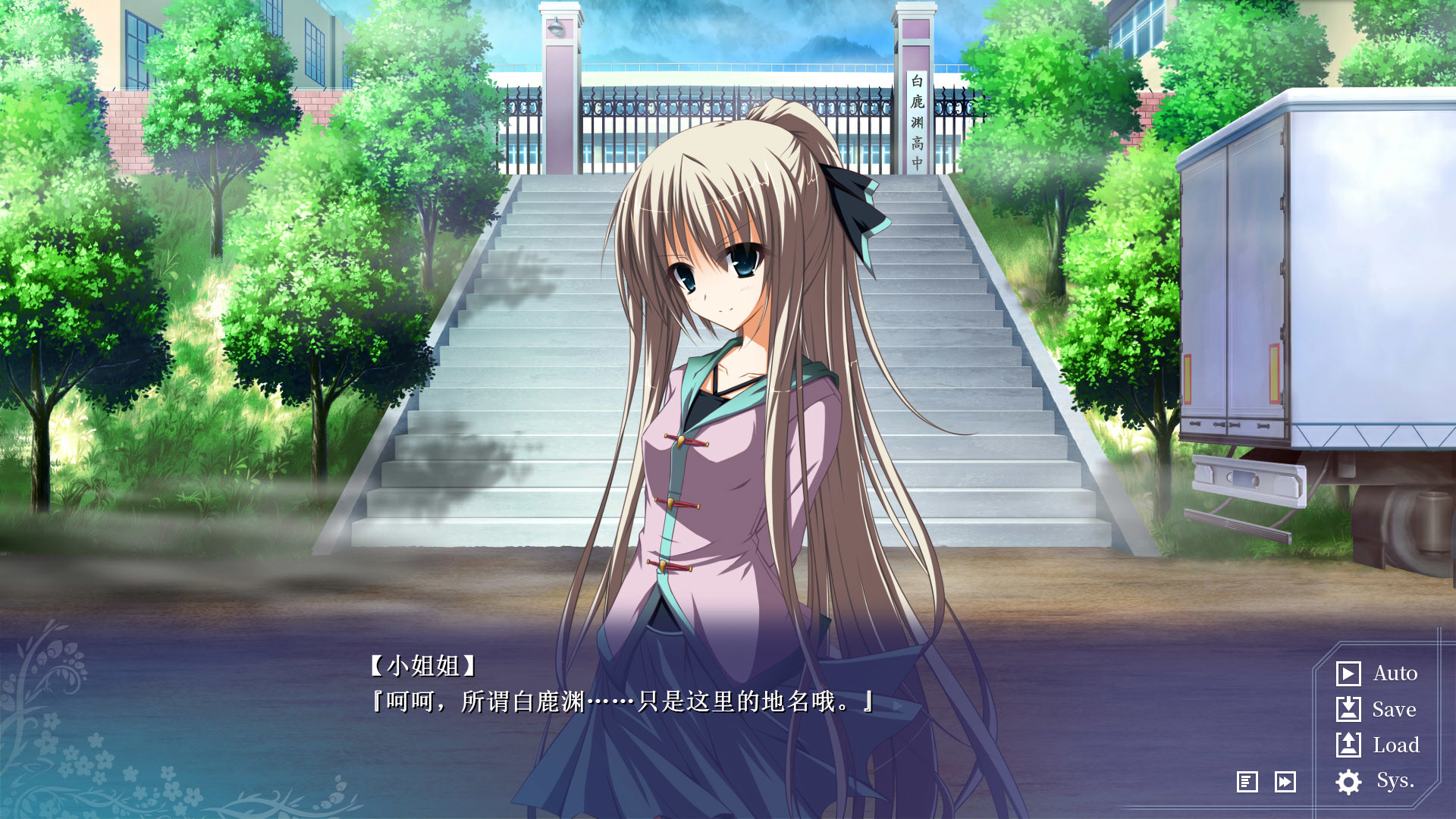1456x819 pixels.
Task: Click the Save download-style icon
Action: tap(1348, 710)
